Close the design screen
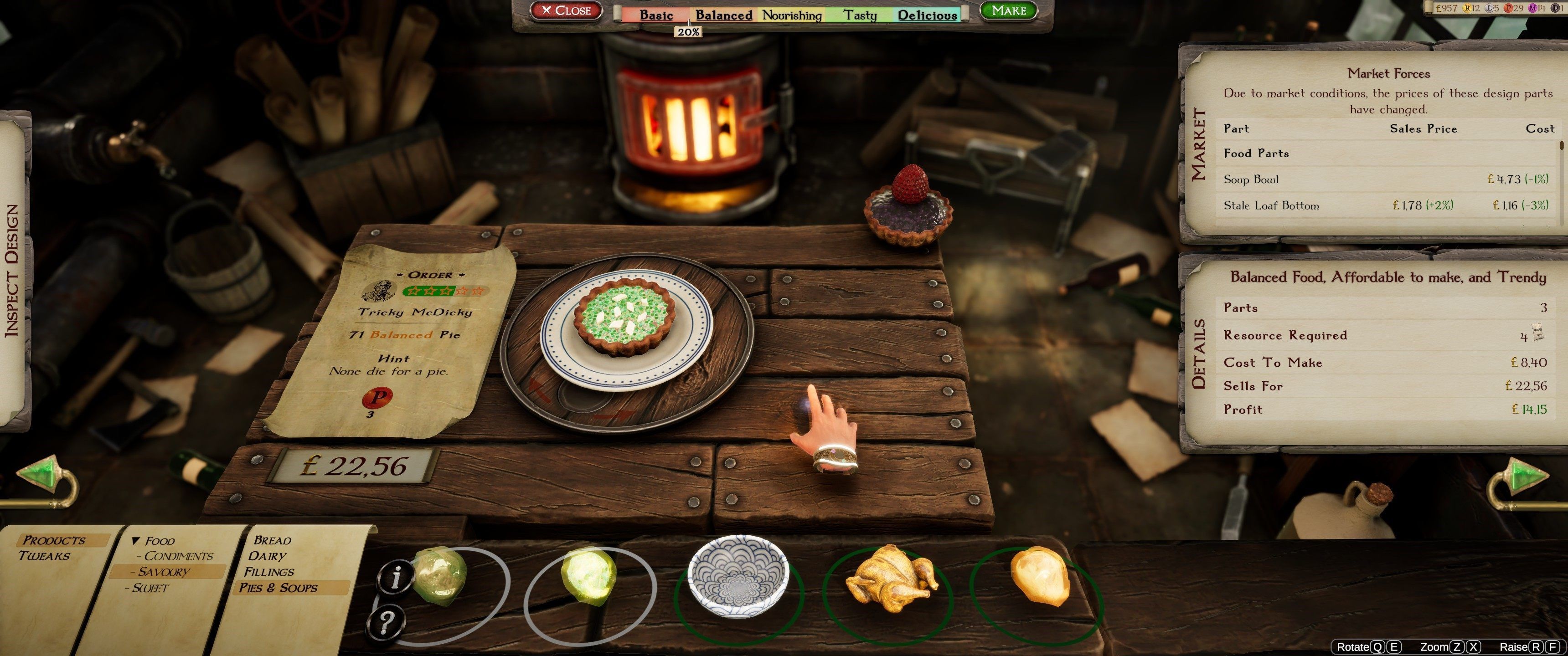This screenshot has height=656, width=1568. tap(566, 11)
